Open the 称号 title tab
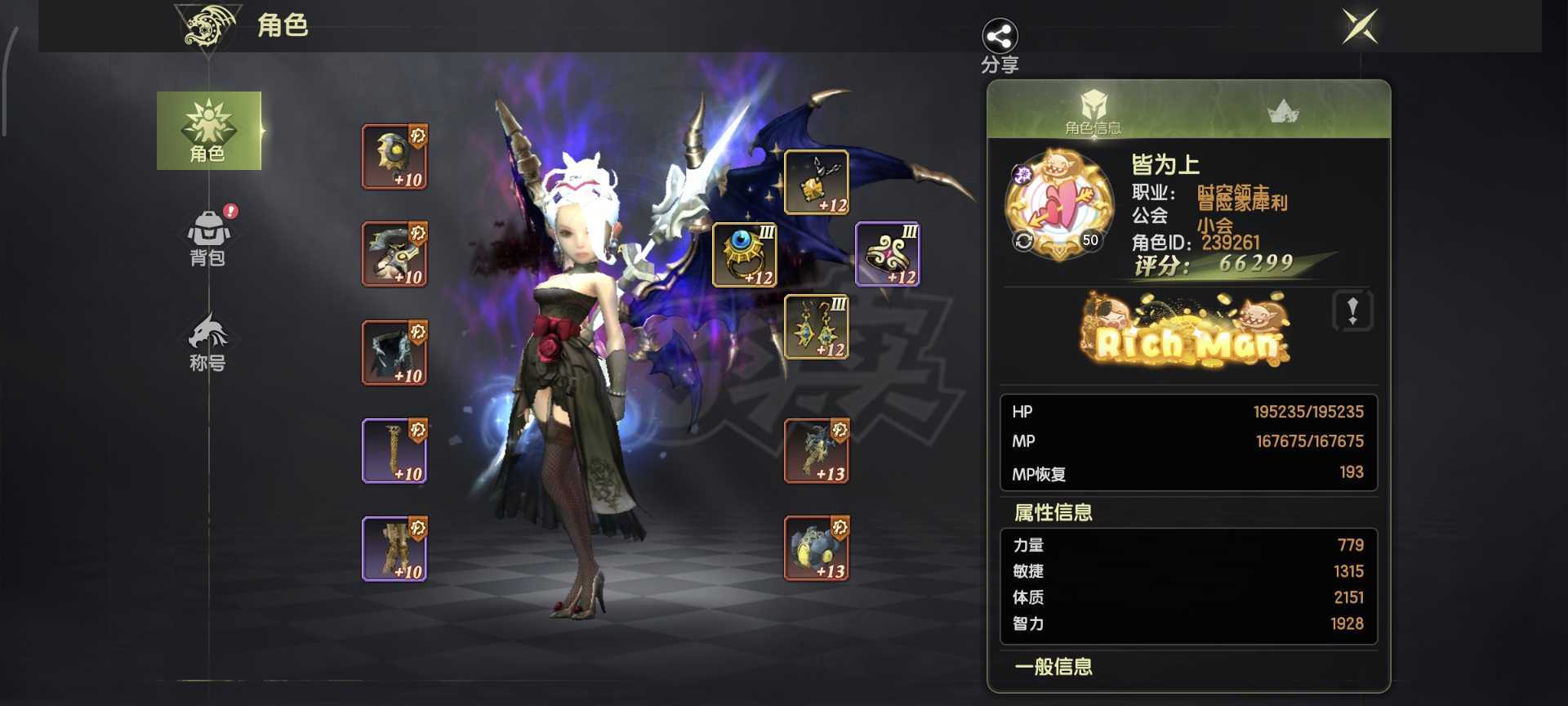1568x706 pixels. click(x=208, y=342)
